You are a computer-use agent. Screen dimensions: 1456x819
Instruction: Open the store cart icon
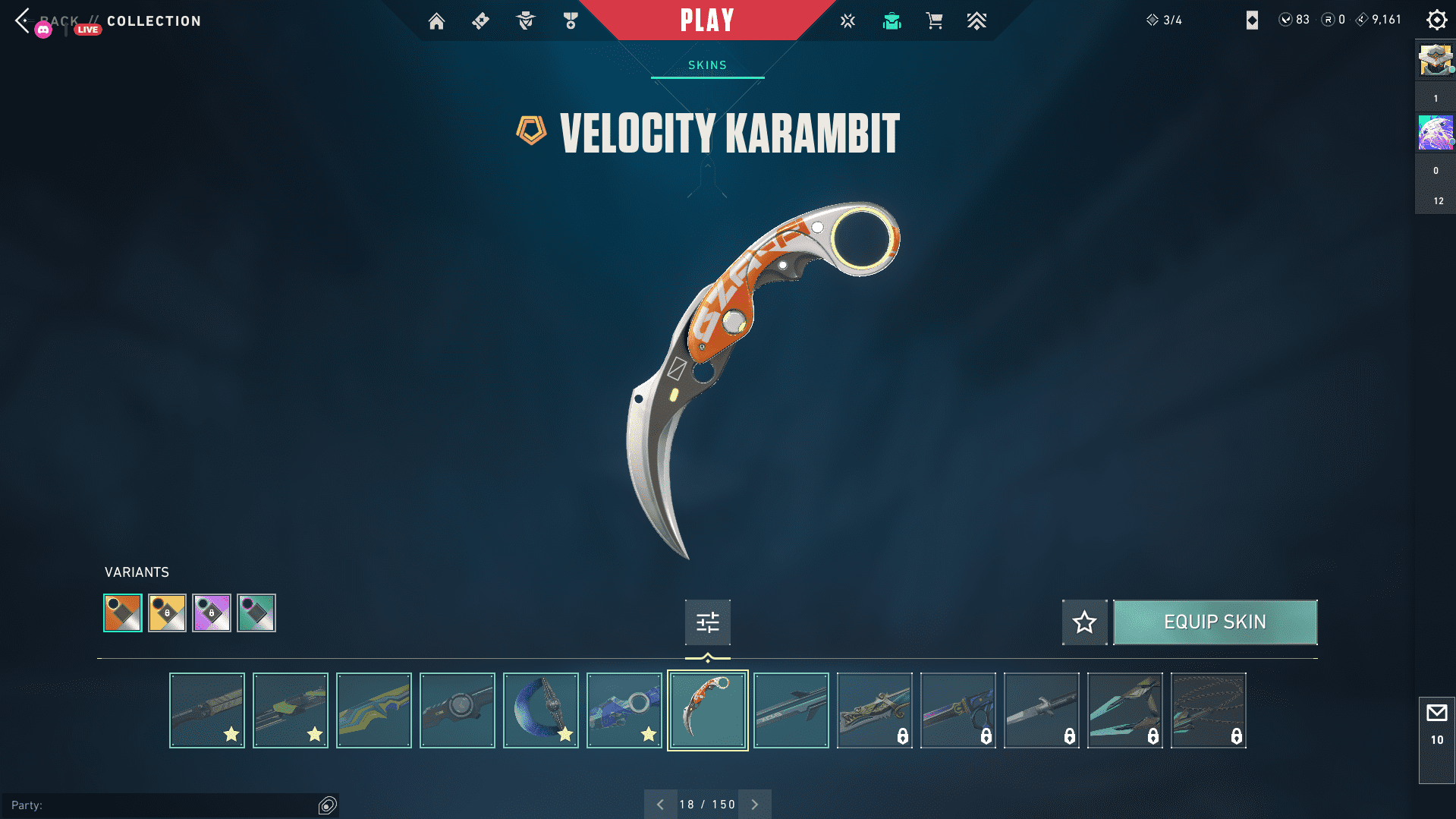934,21
